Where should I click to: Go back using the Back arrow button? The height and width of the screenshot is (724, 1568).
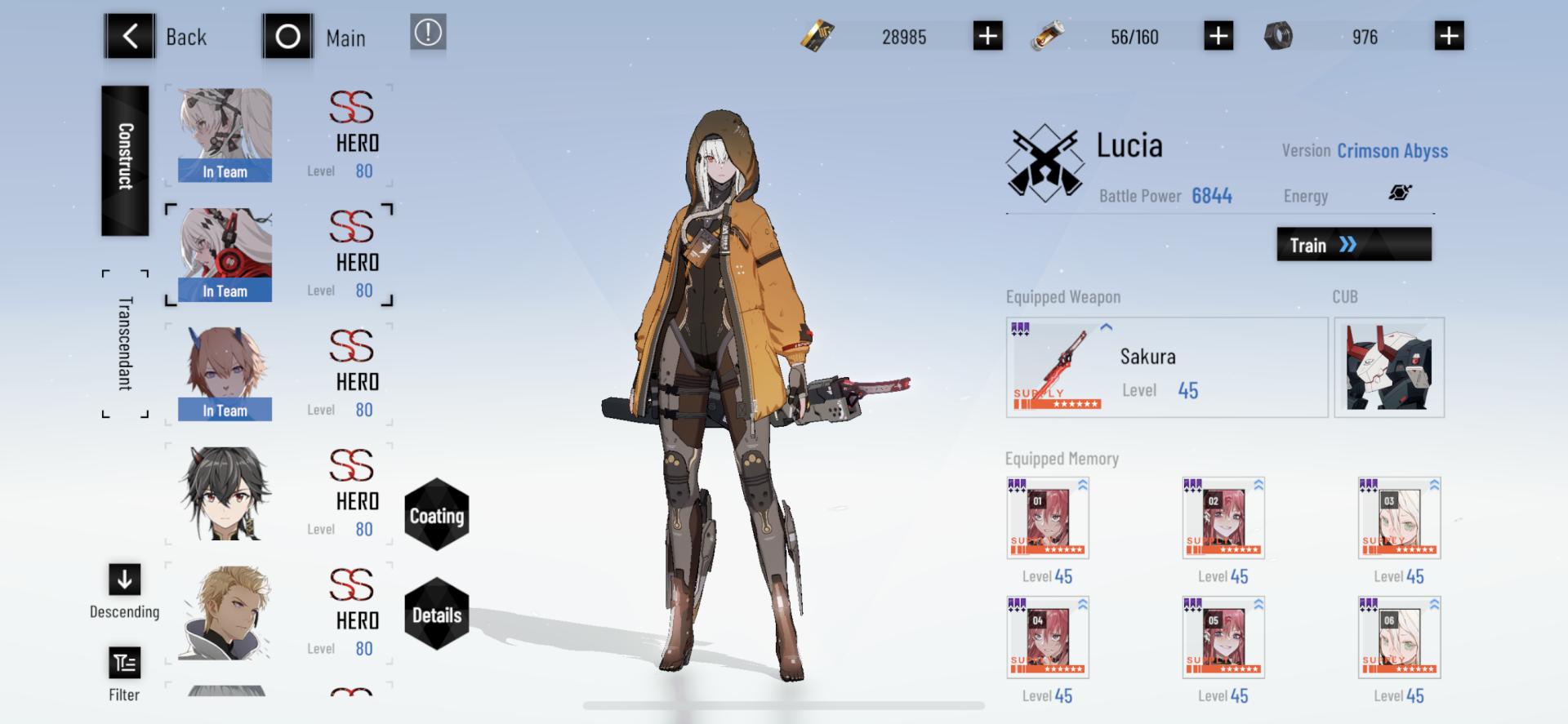(130, 37)
